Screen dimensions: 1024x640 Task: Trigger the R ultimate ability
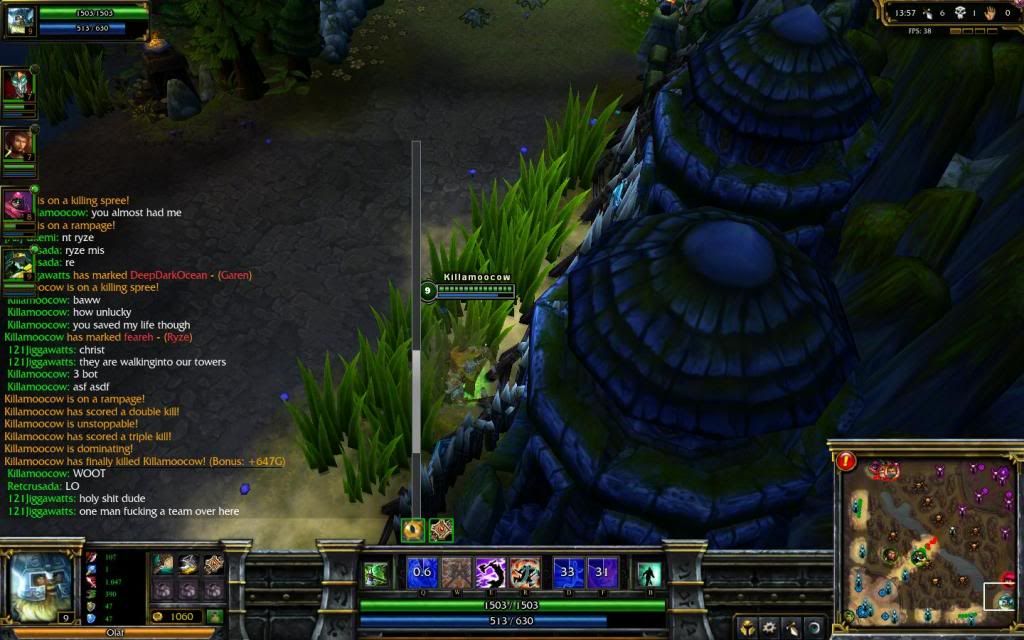click(526, 573)
